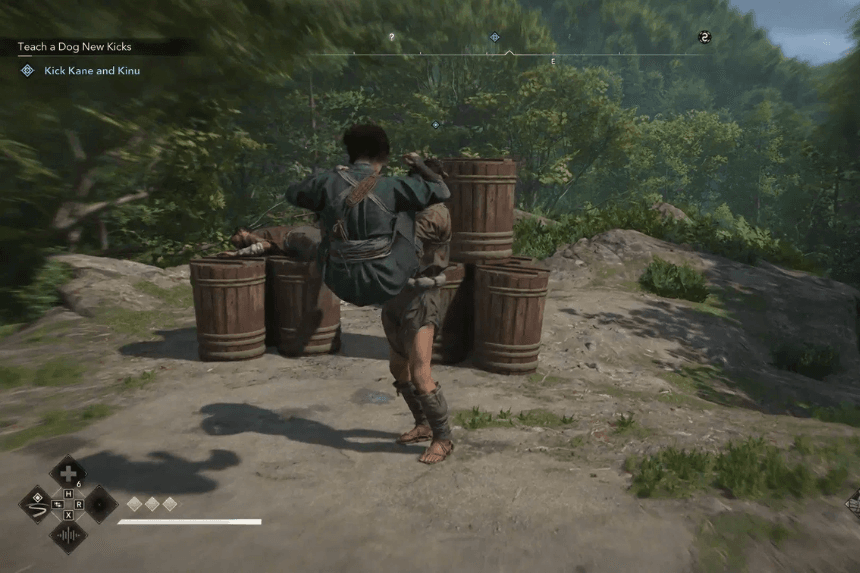Click the question mark compass marker
Screen dimensions: 860x573
[392, 37]
